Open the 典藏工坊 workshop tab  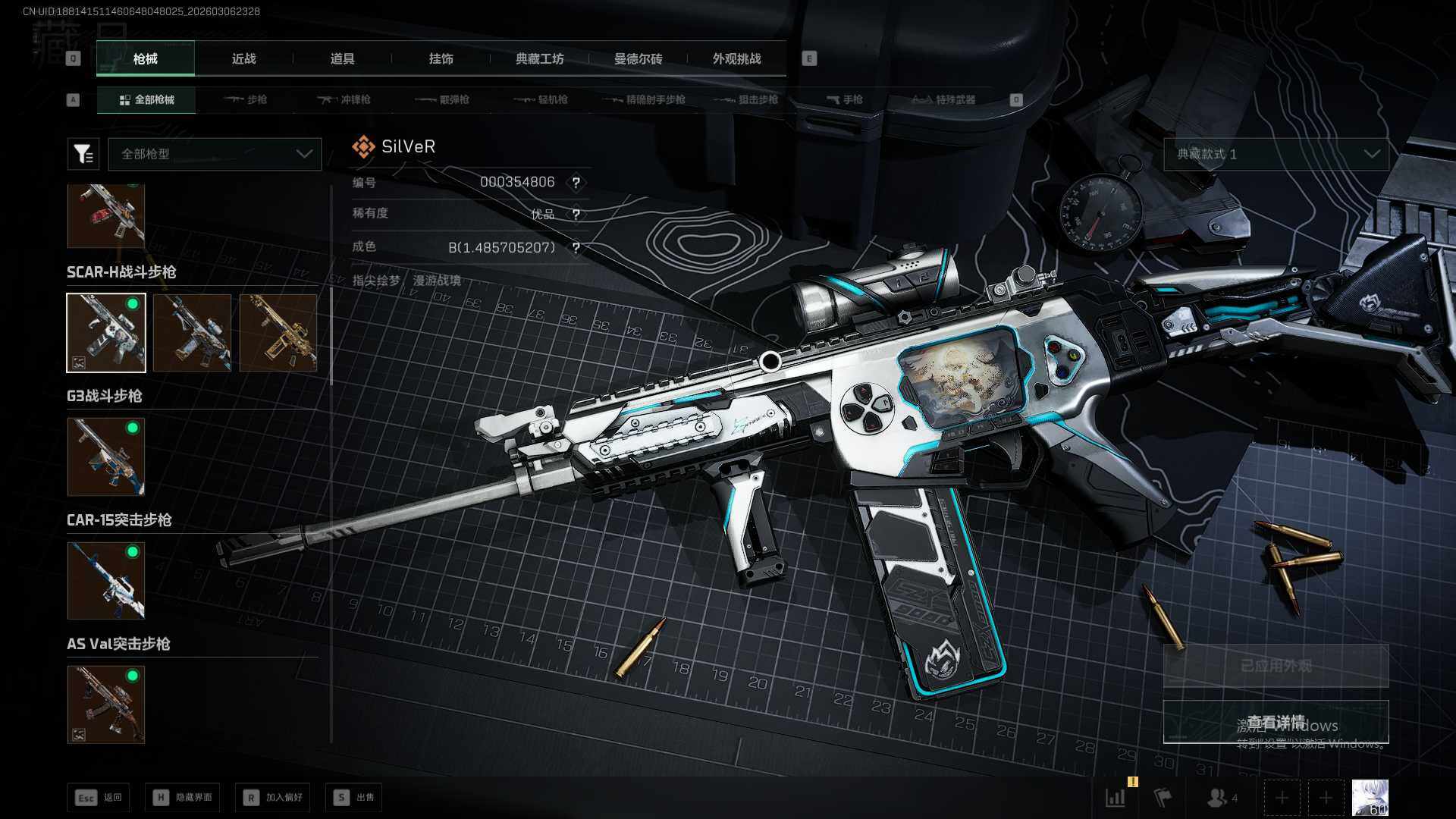click(x=539, y=58)
